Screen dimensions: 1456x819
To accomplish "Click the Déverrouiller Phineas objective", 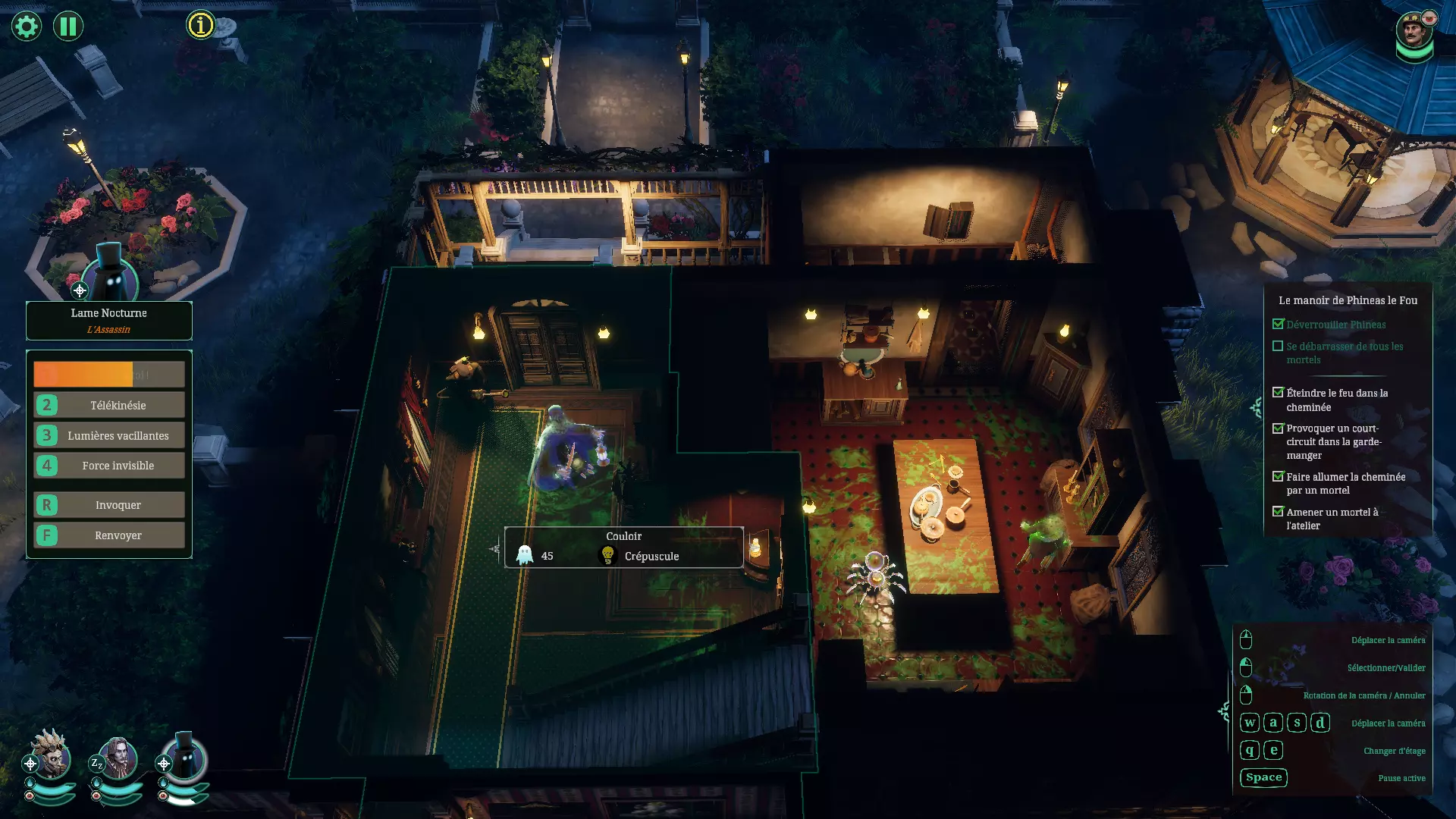I will coord(1335,325).
